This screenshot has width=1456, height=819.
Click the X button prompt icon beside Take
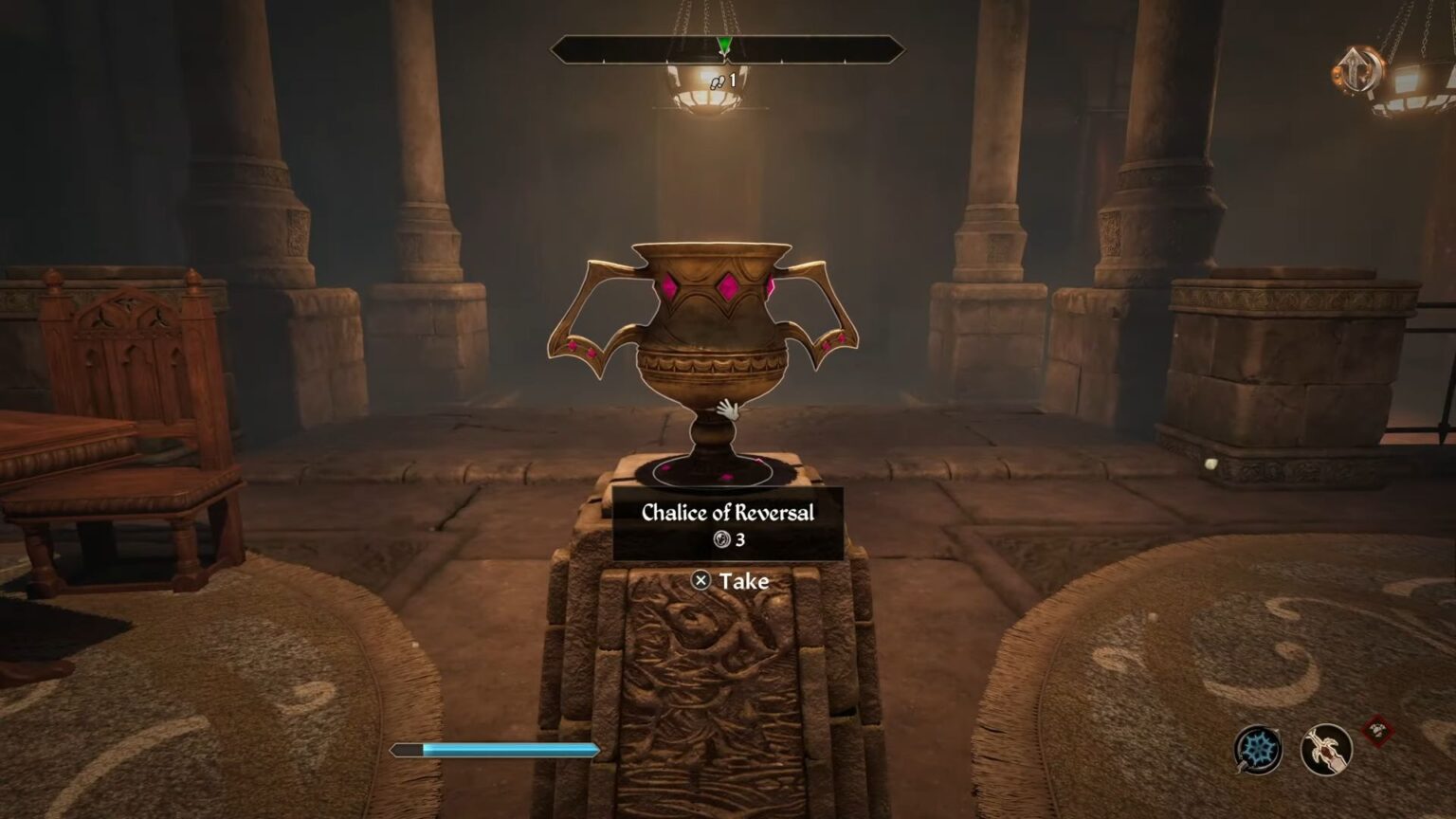700,582
